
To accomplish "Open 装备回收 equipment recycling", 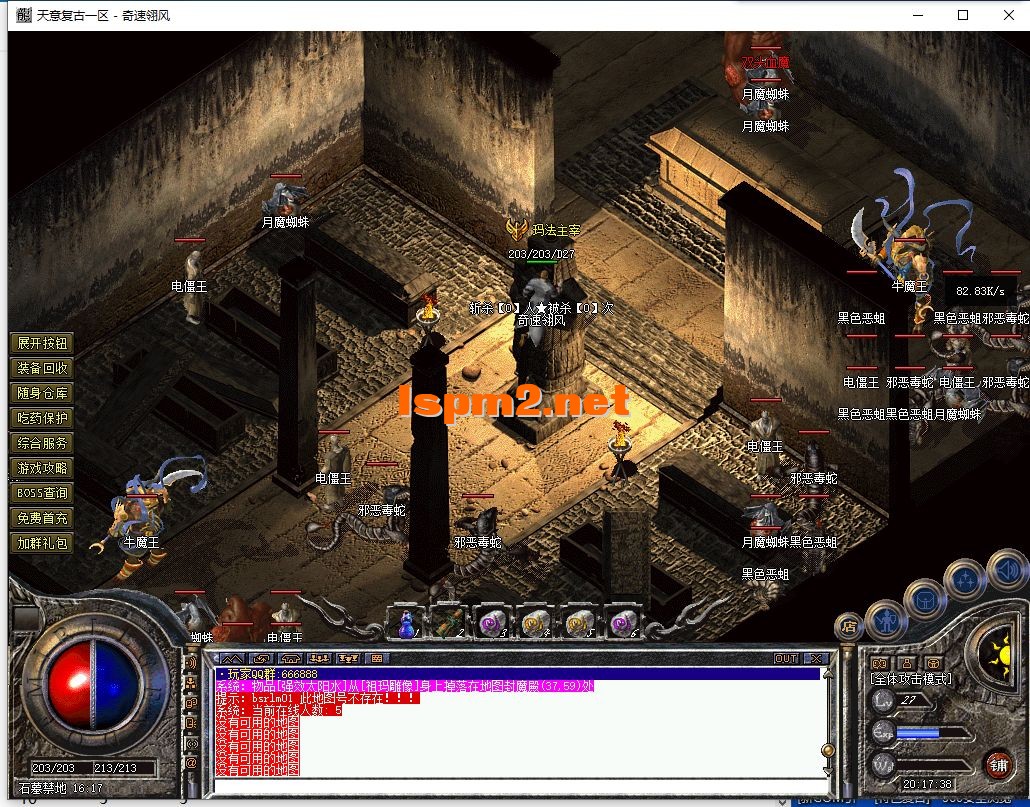I will tap(42, 368).
